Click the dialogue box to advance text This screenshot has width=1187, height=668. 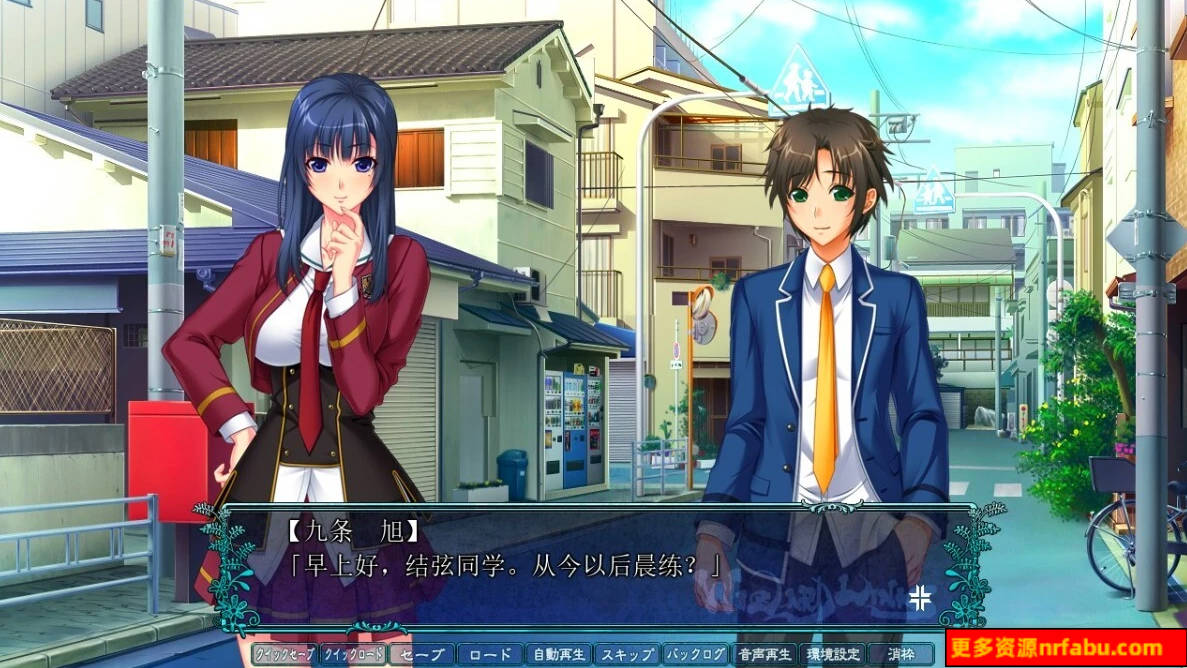(598, 567)
